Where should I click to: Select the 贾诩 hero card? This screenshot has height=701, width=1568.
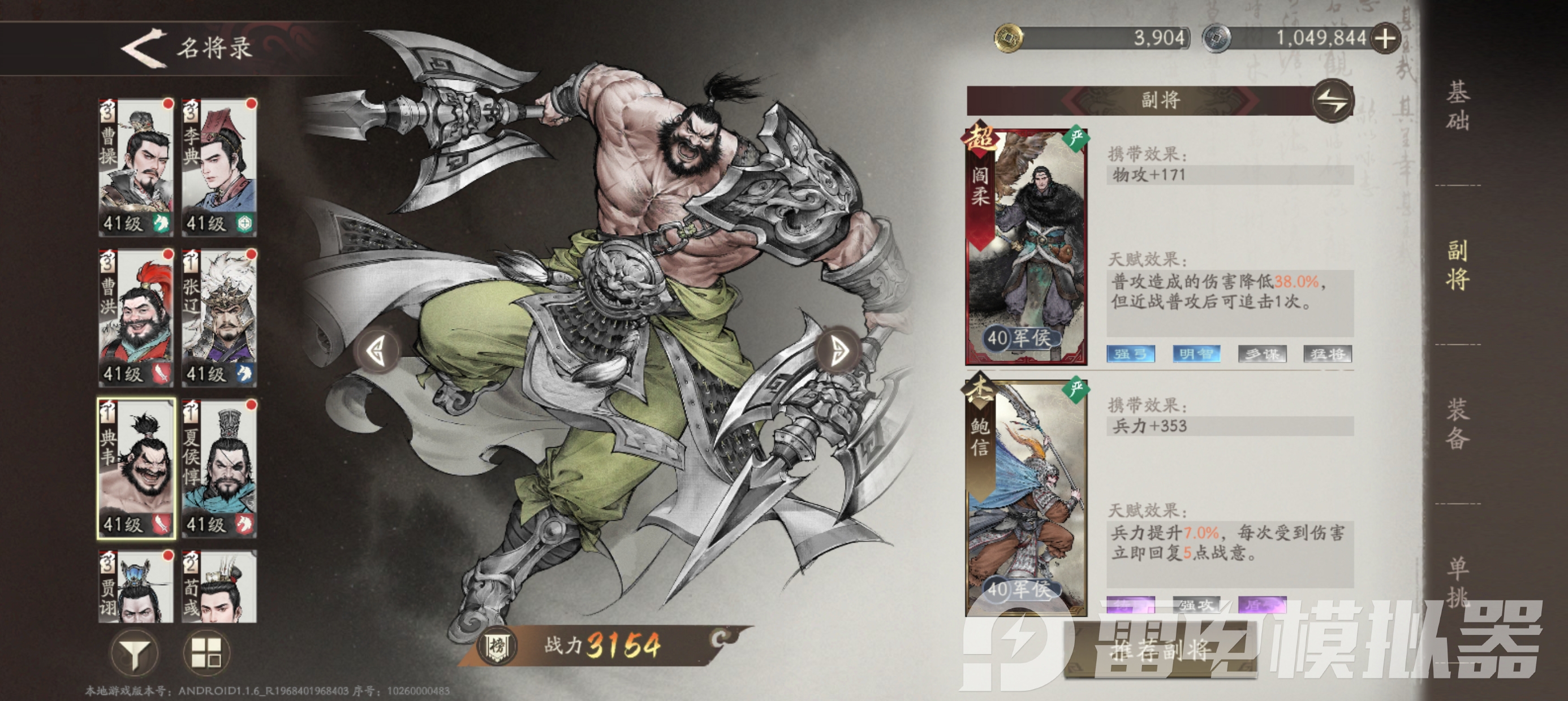(x=136, y=587)
